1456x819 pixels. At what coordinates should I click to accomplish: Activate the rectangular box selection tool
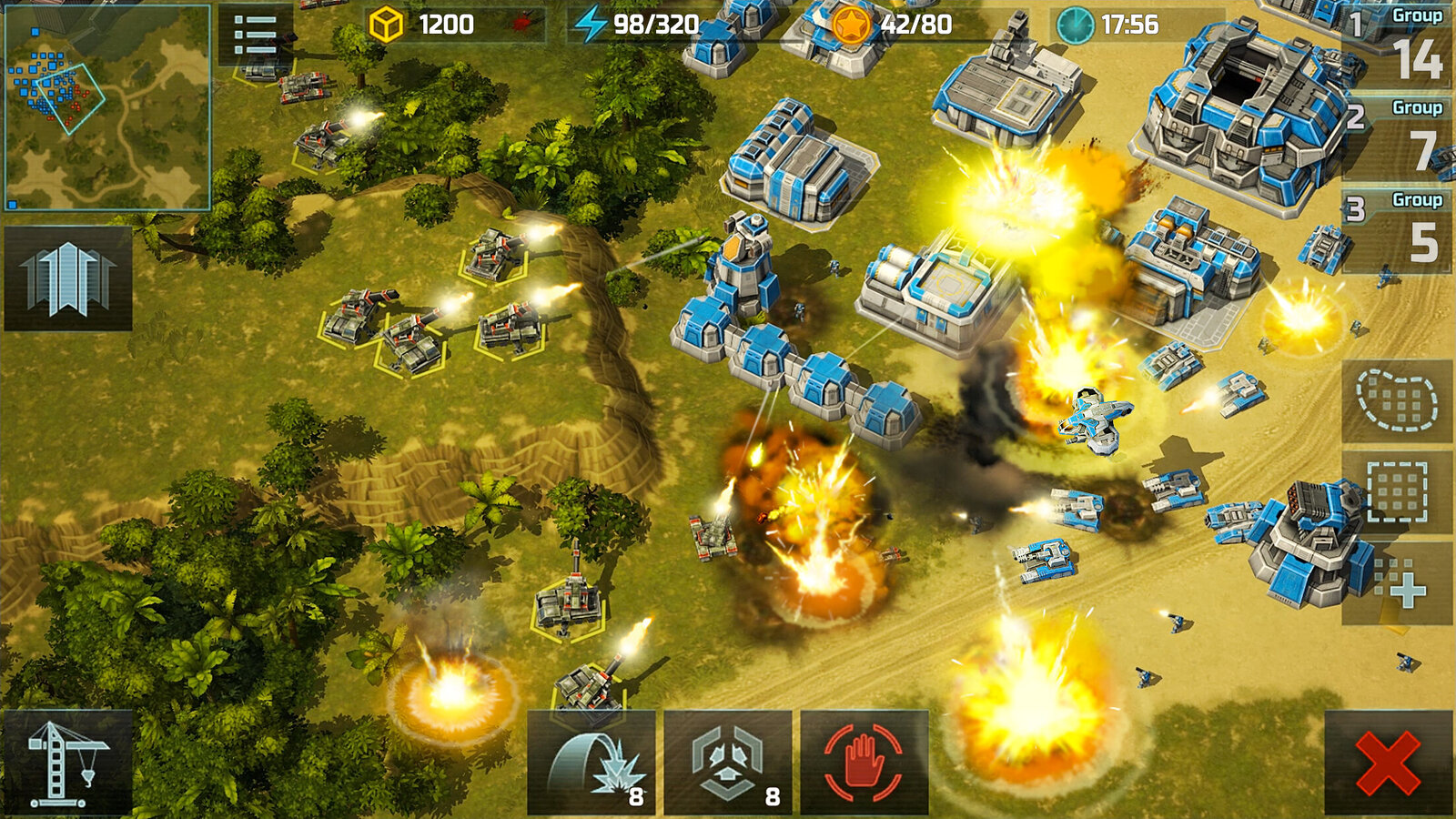1397,491
